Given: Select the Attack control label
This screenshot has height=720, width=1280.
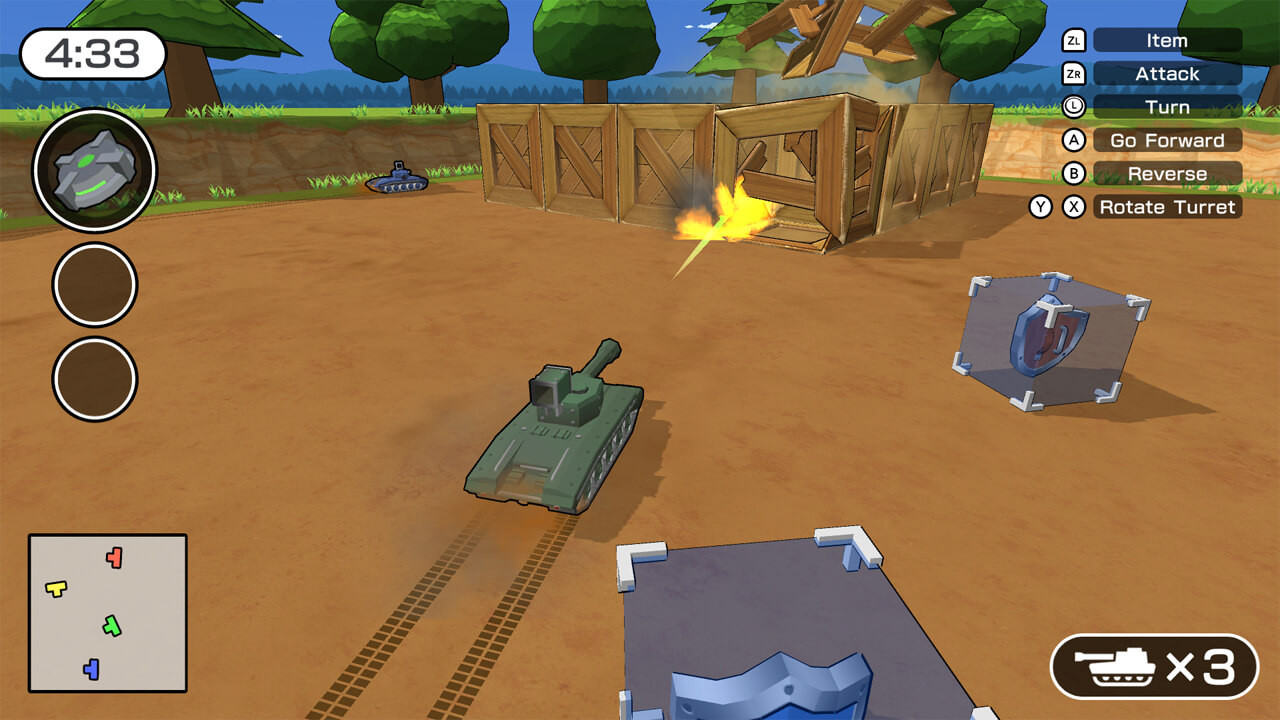Looking at the screenshot, I should pos(1168,73).
